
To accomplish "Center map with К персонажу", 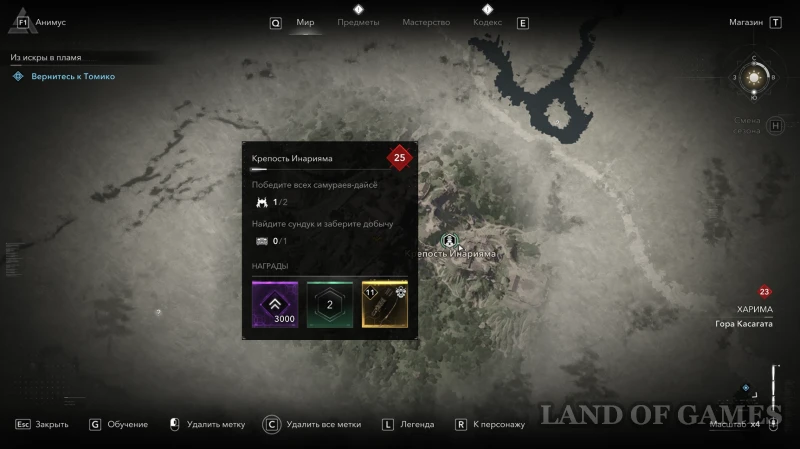I will click(499, 424).
